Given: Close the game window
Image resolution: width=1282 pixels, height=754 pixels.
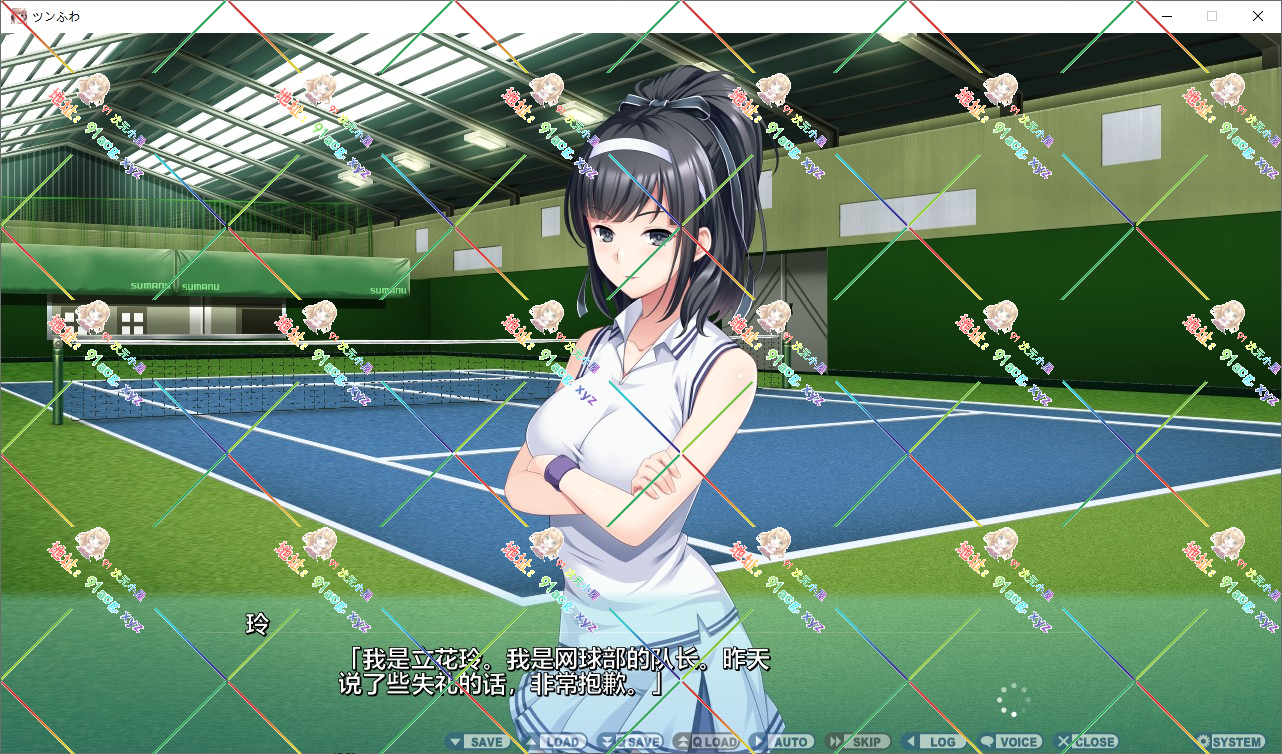Looking at the screenshot, I should point(1258,16).
